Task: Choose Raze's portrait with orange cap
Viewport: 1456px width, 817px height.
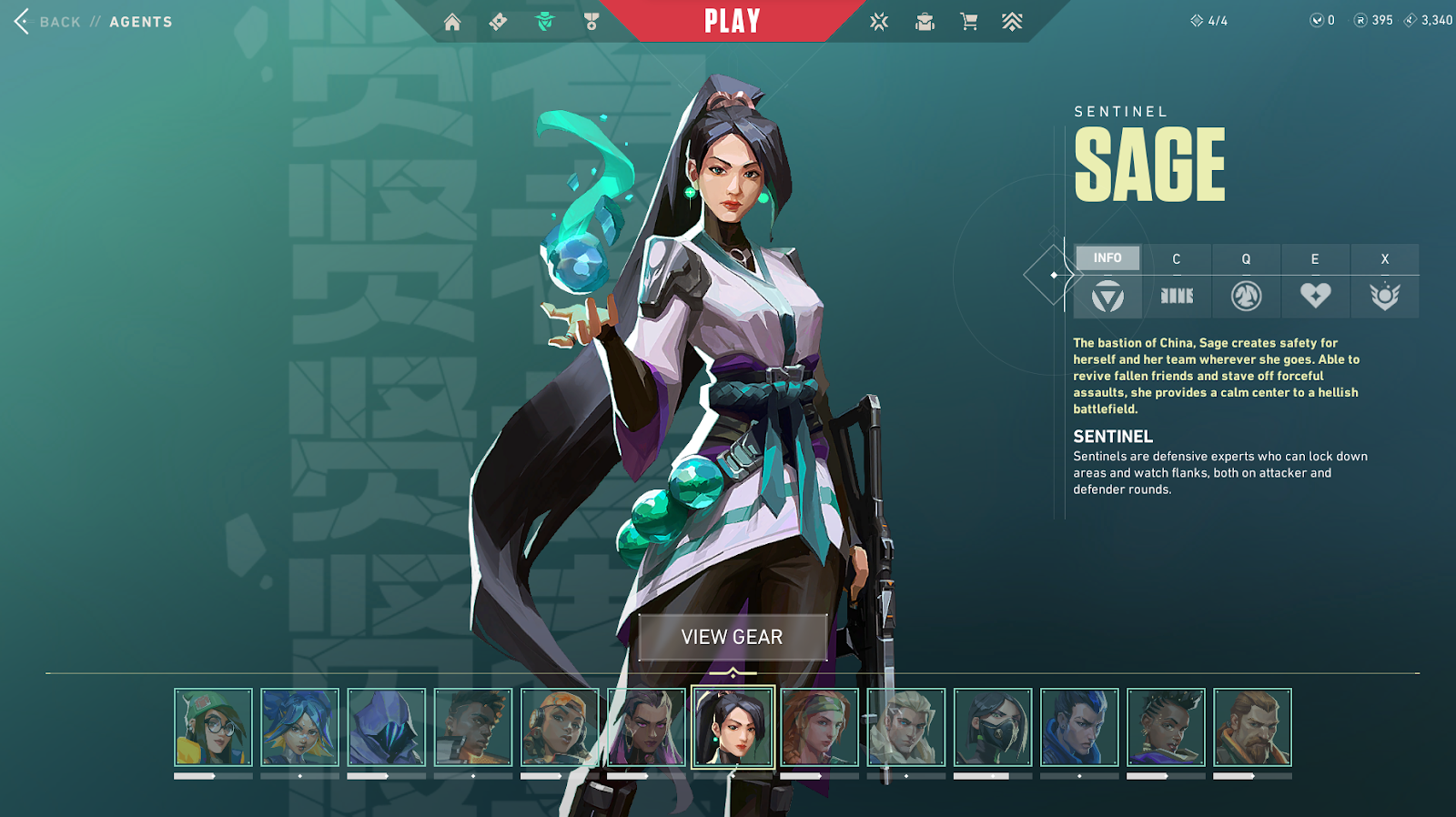Action: tap(560, 727)
